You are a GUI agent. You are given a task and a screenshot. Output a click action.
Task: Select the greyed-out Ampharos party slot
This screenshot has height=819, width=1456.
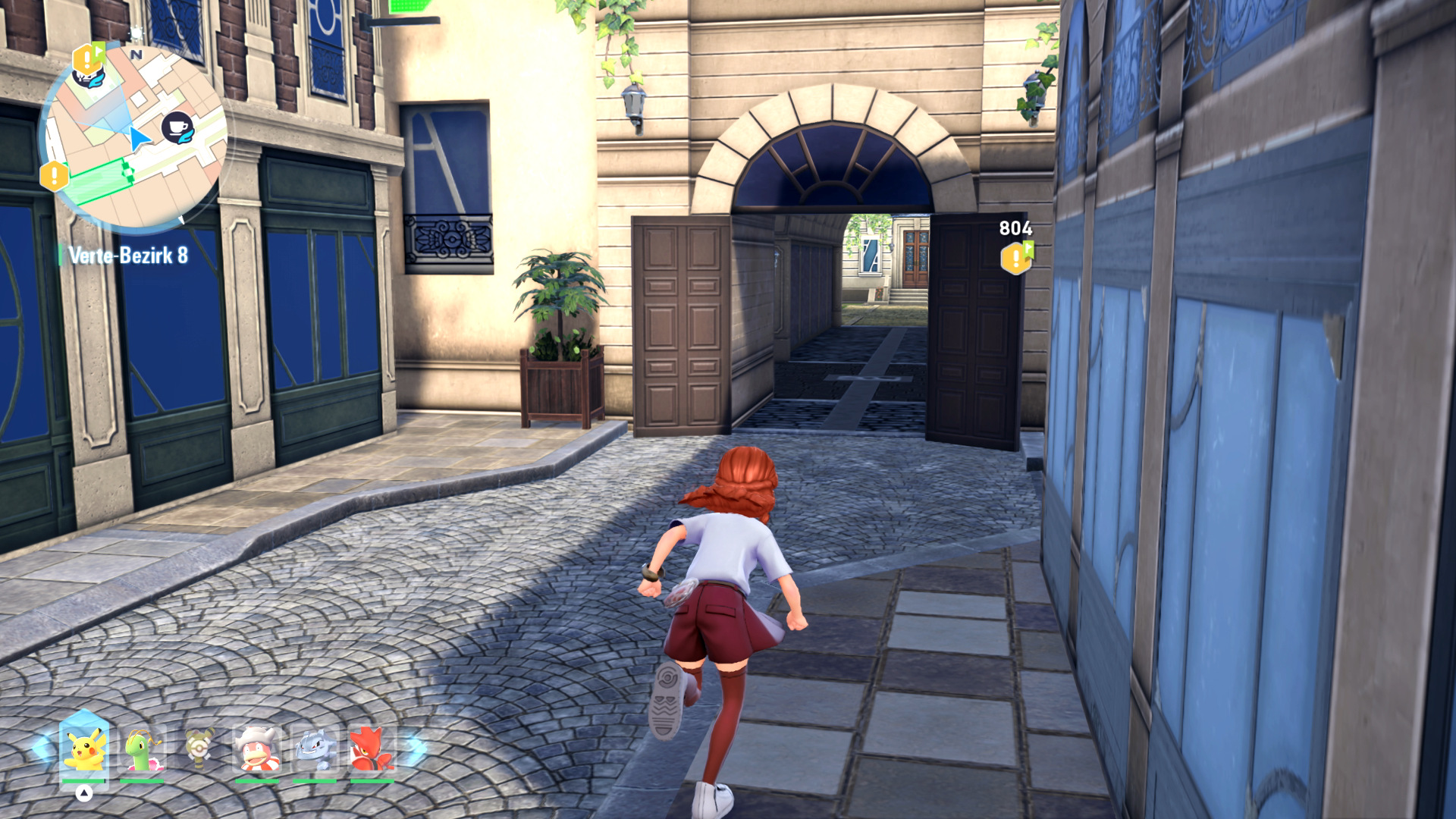click(200, 749)
